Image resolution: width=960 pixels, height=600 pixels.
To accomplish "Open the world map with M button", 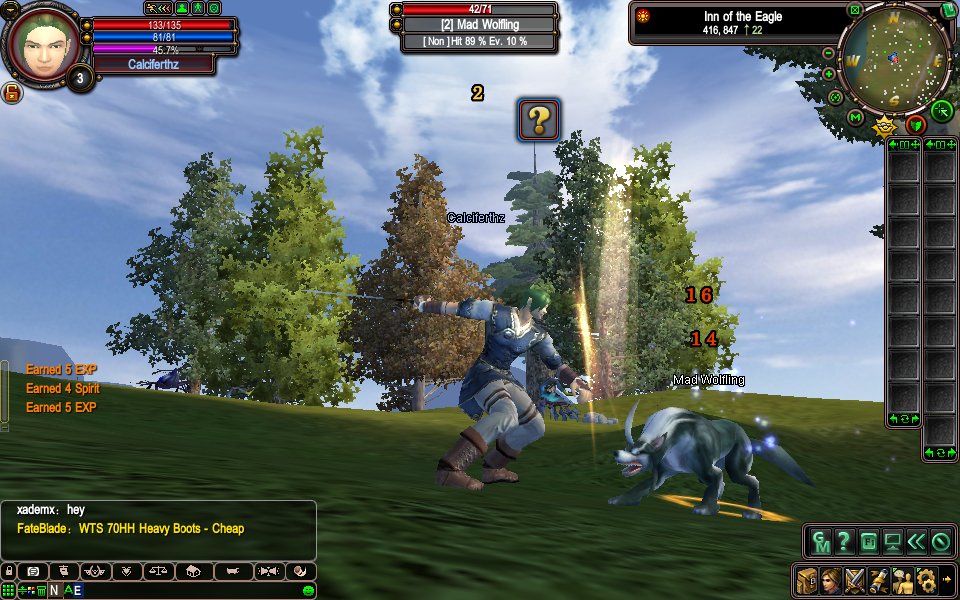I will [x=855, y=118].
